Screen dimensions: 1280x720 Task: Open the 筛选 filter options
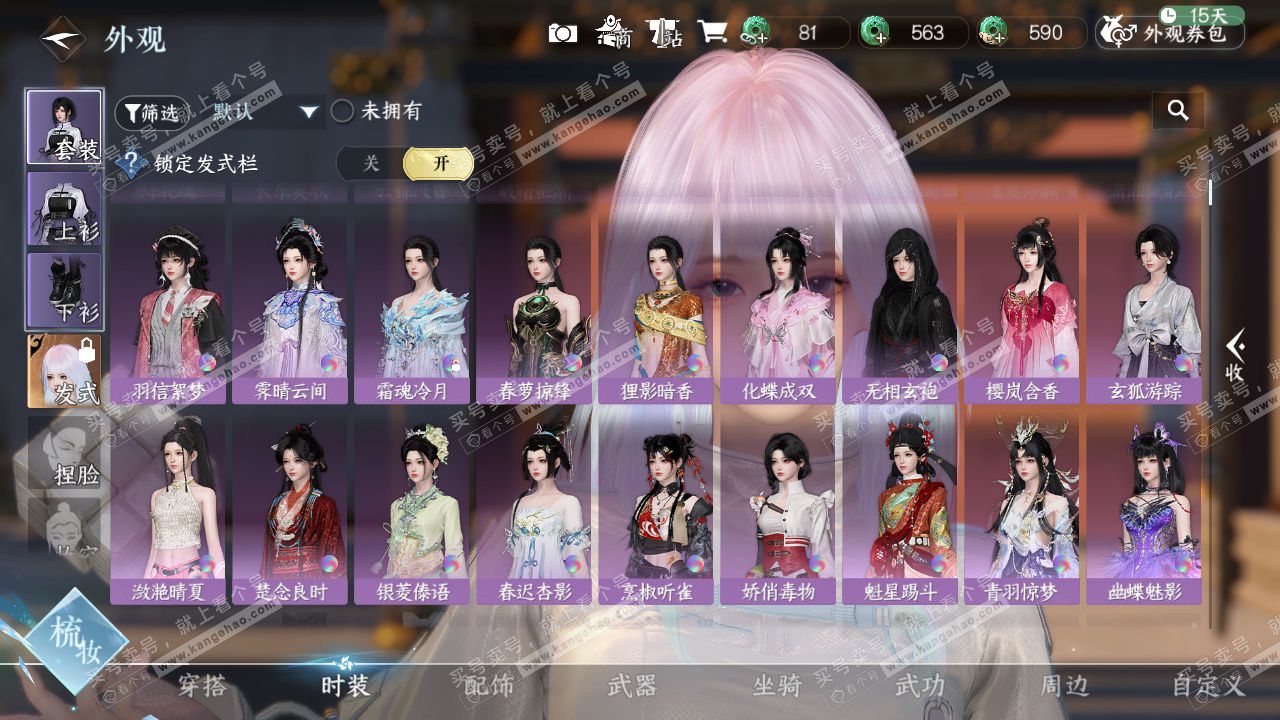(x=151, y=113)
